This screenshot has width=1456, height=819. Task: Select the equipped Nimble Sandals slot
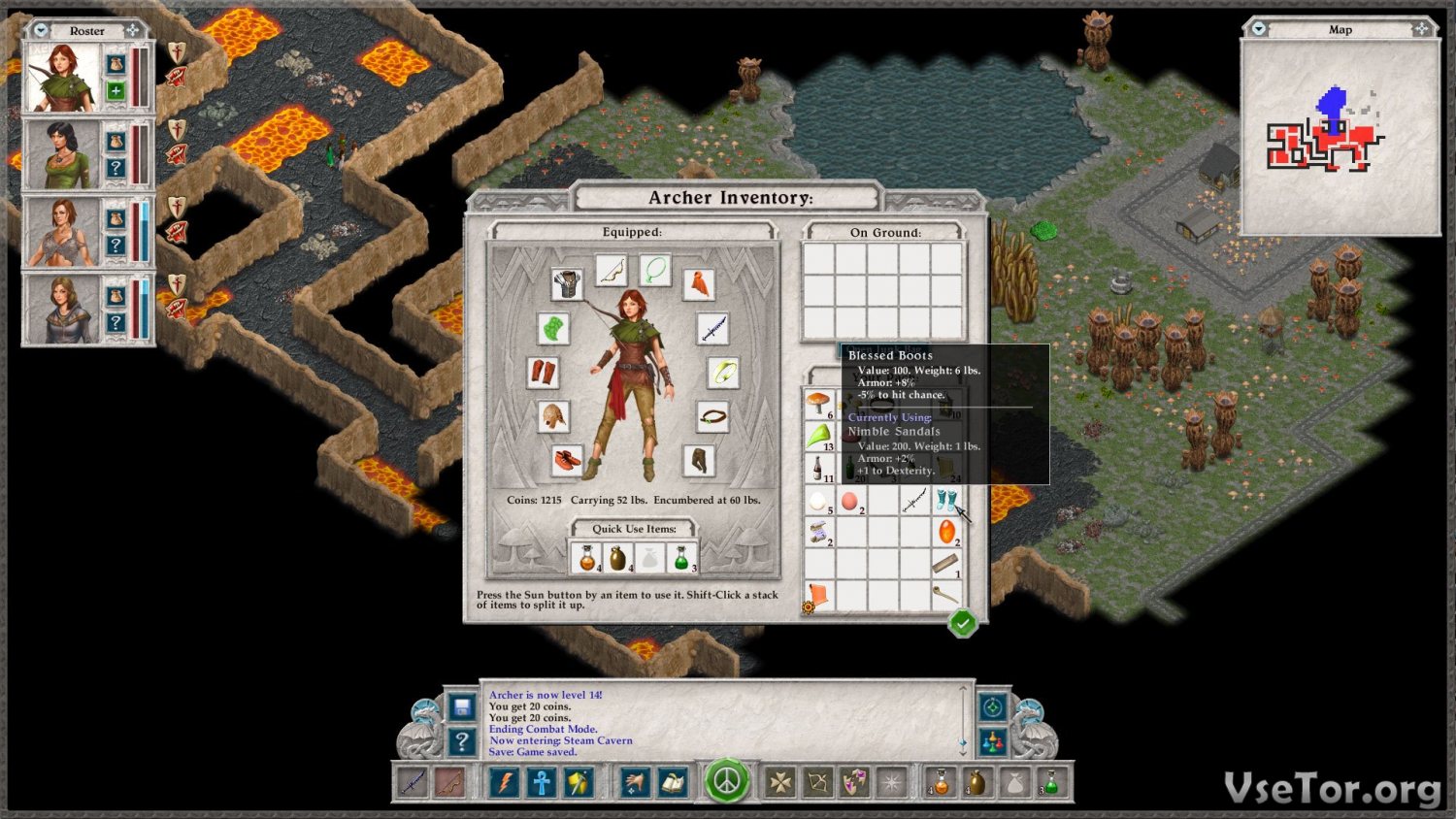[x=567, y=459]
